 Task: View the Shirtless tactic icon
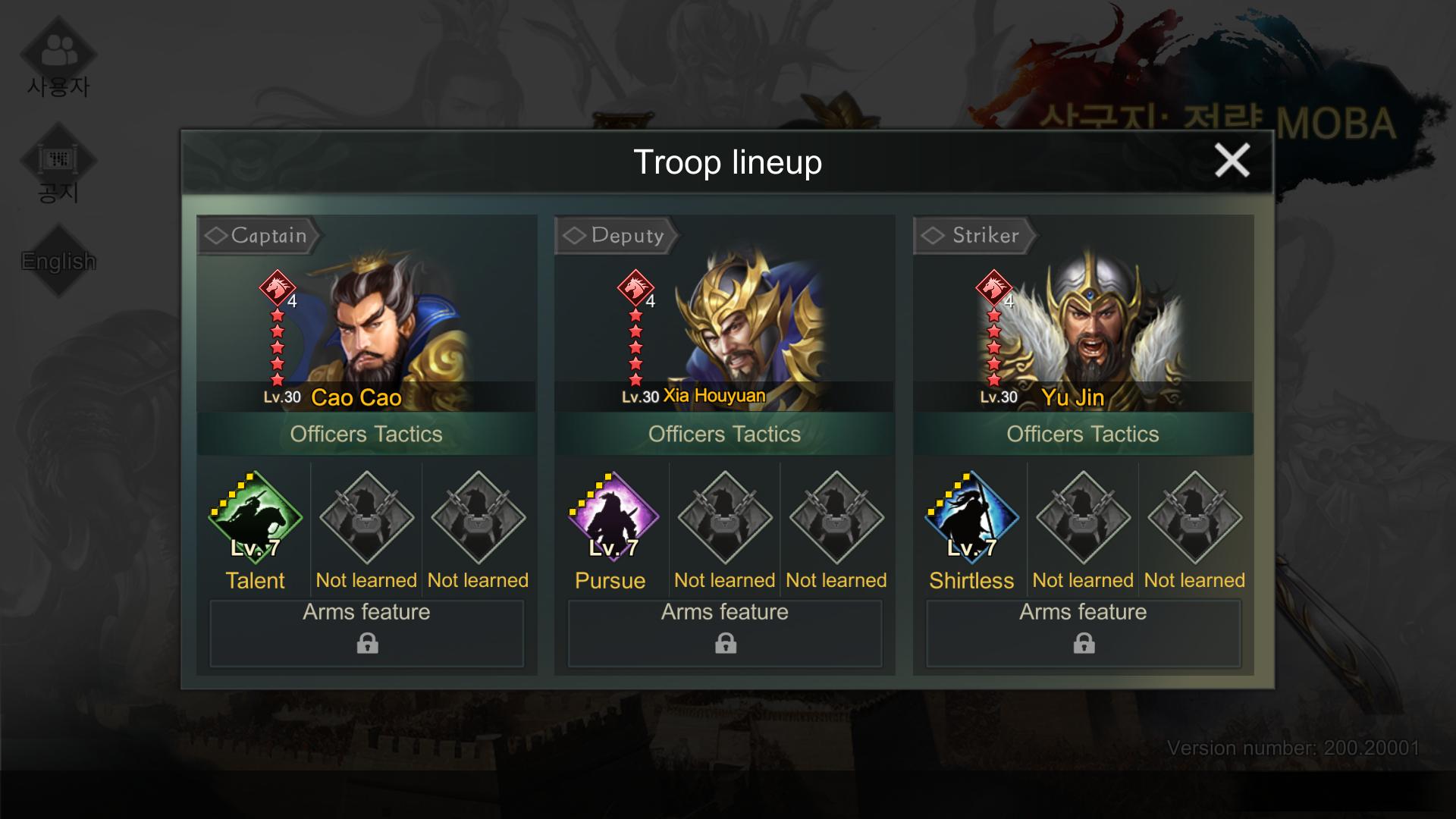[971, 518]
